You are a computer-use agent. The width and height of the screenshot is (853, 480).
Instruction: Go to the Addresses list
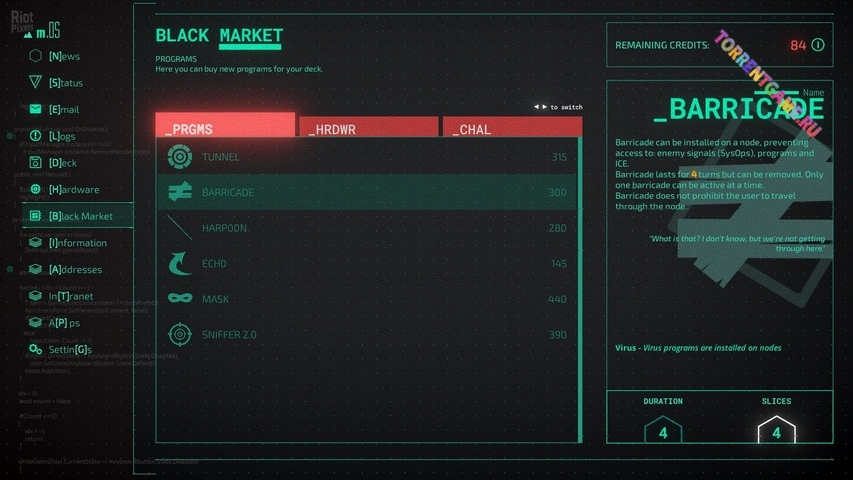[x=75, y=269]
